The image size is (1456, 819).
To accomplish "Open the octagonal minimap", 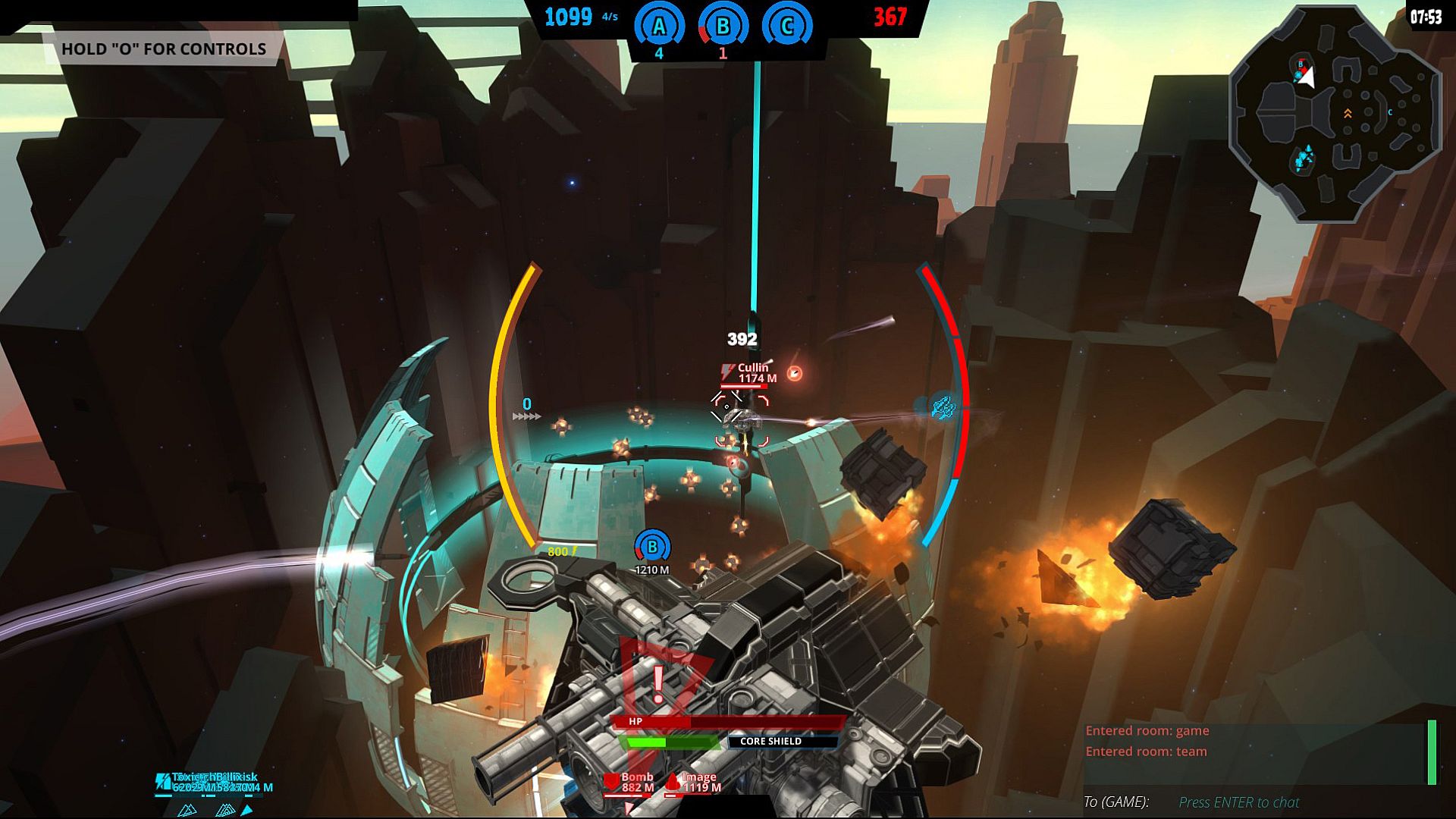I will (x=1335, y=114).
